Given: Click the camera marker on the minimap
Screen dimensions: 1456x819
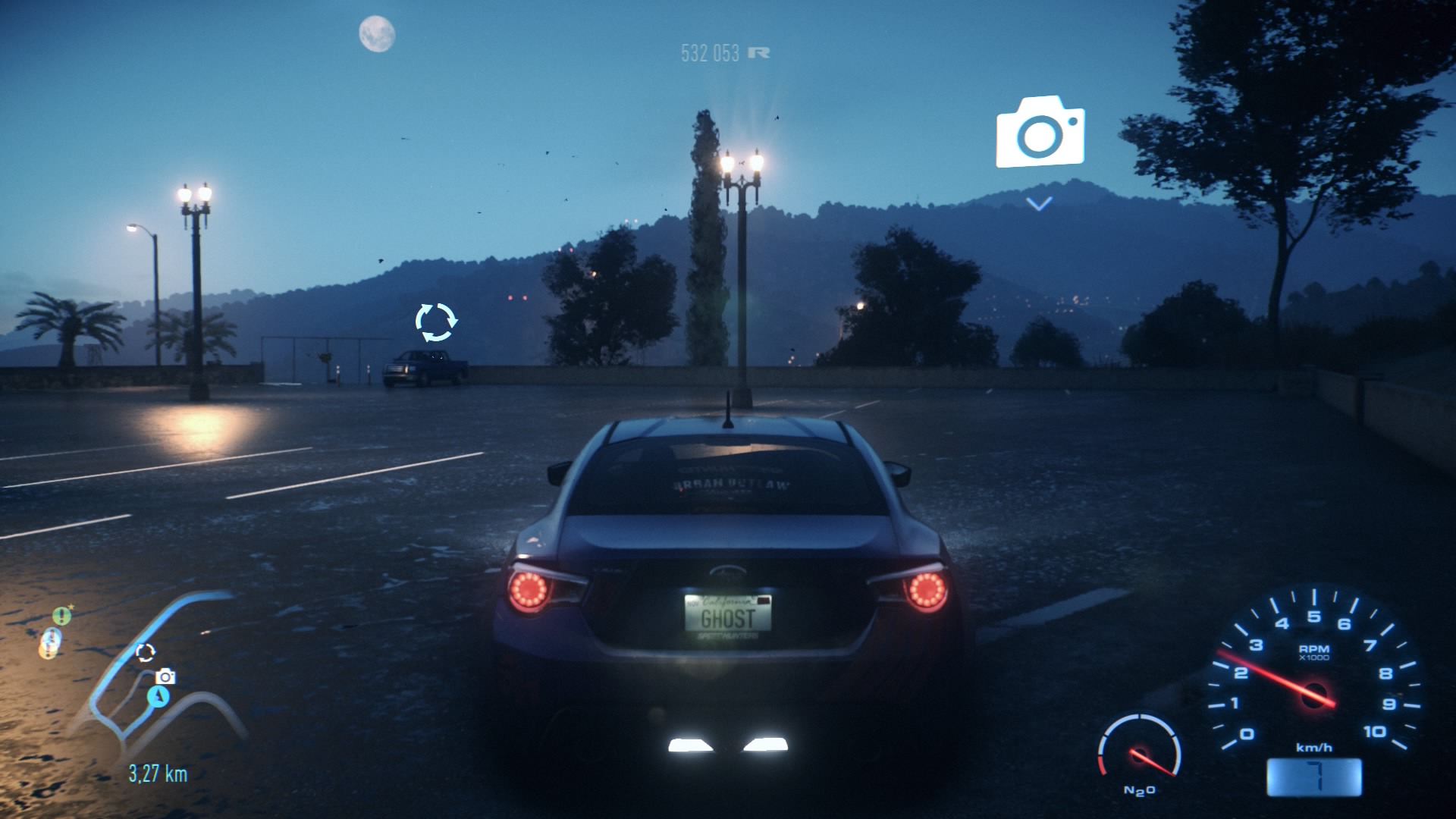Looking at the screenshot, I should (x=165, y=676).
